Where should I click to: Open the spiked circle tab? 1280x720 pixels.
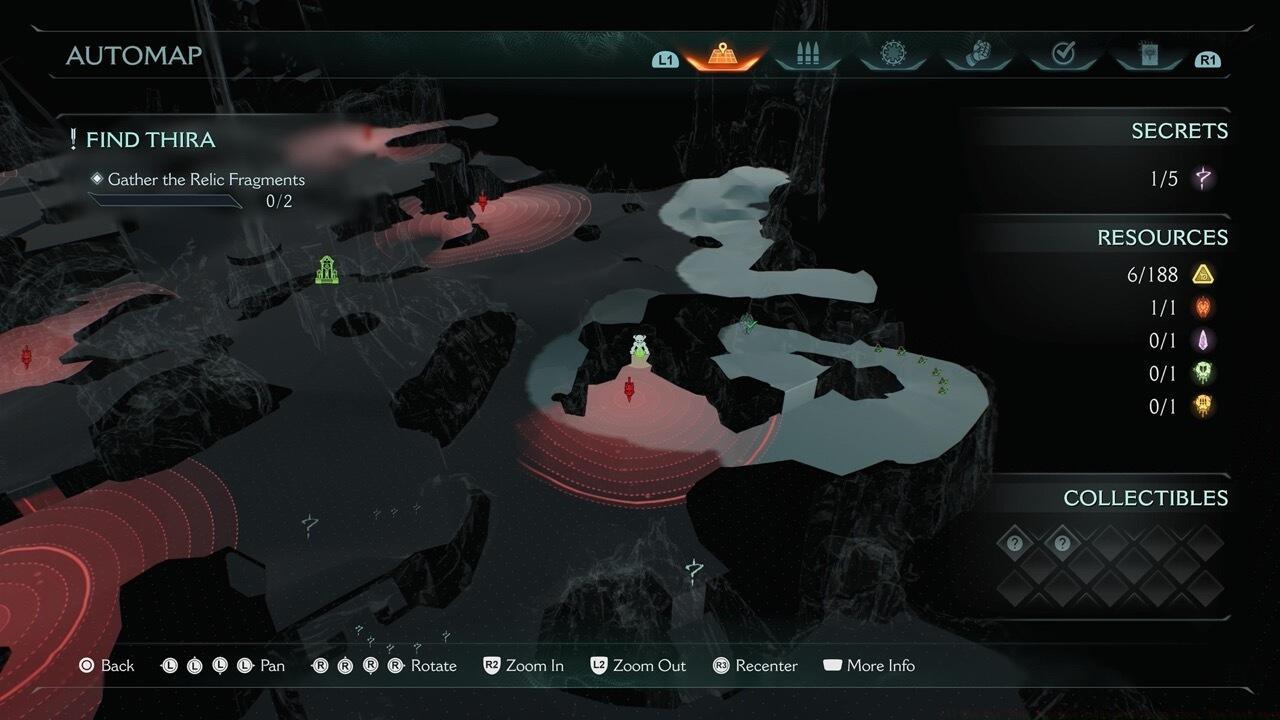pos(893,55)
